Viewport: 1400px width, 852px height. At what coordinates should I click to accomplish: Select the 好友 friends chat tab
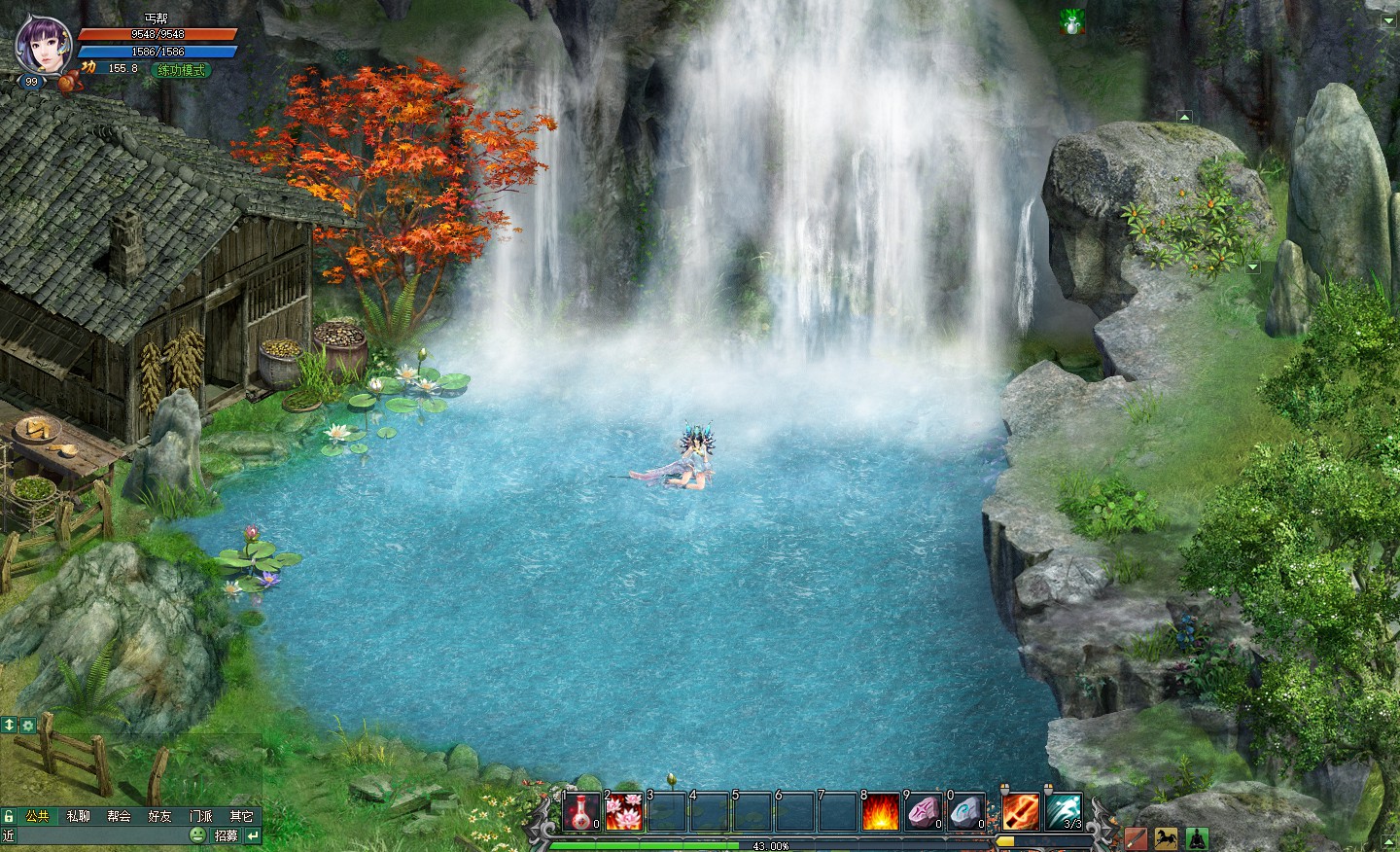(x=160, y=816)
